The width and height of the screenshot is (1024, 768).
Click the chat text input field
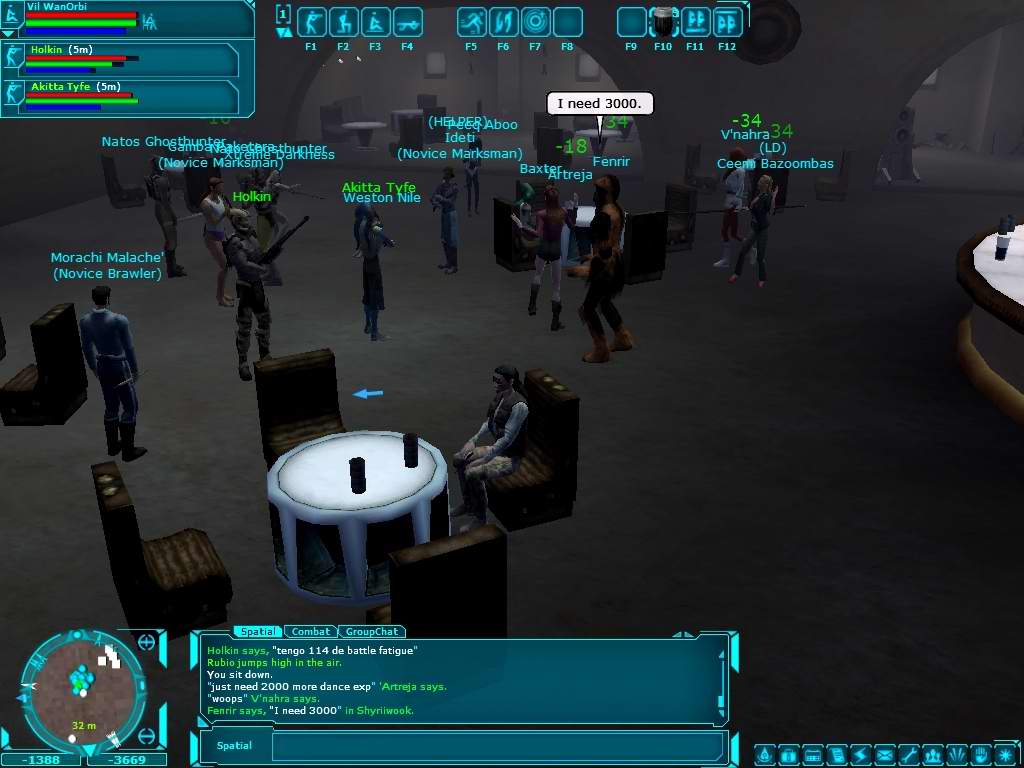tap(497, 746)
